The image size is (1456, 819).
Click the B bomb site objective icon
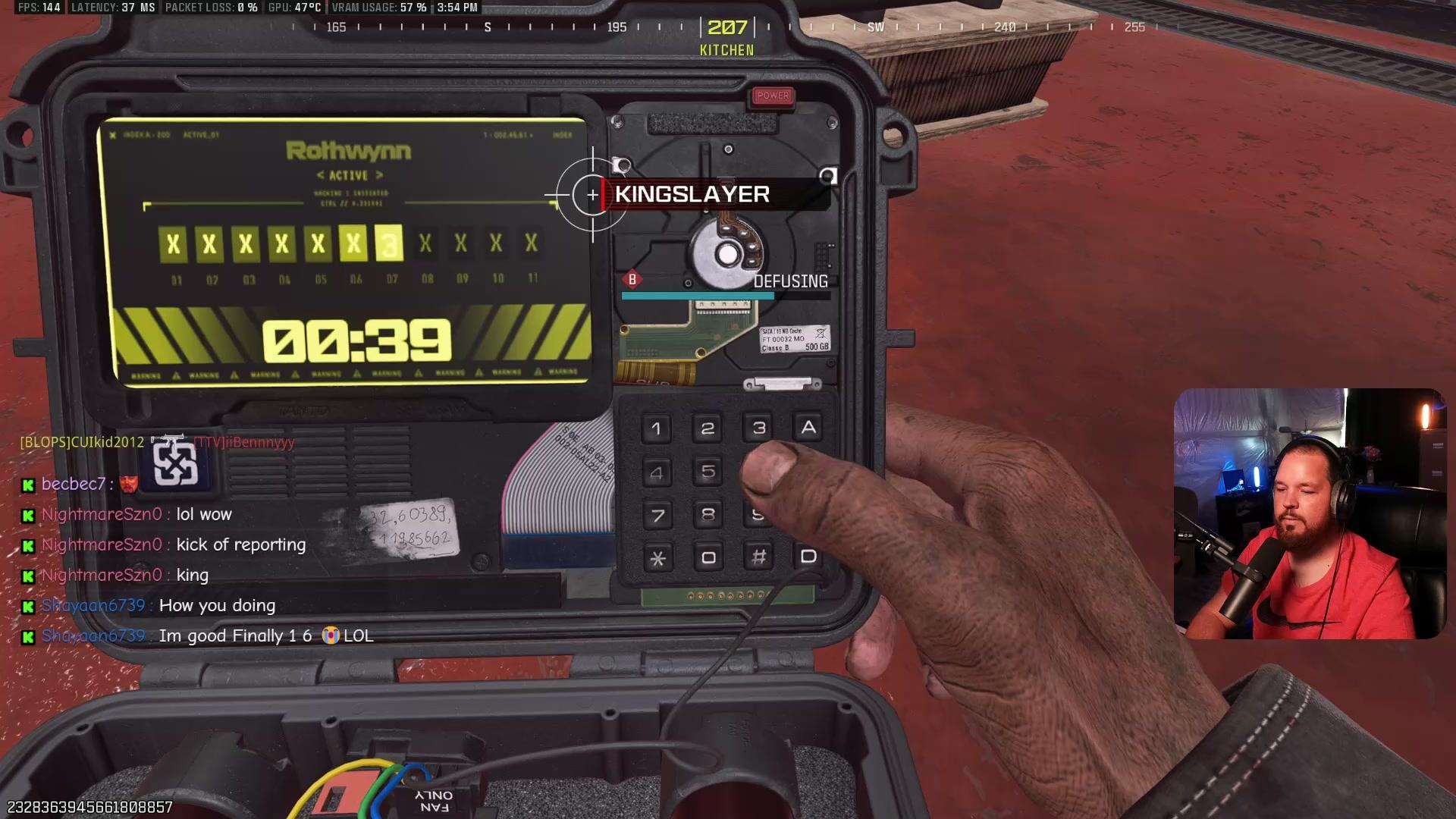632,280
